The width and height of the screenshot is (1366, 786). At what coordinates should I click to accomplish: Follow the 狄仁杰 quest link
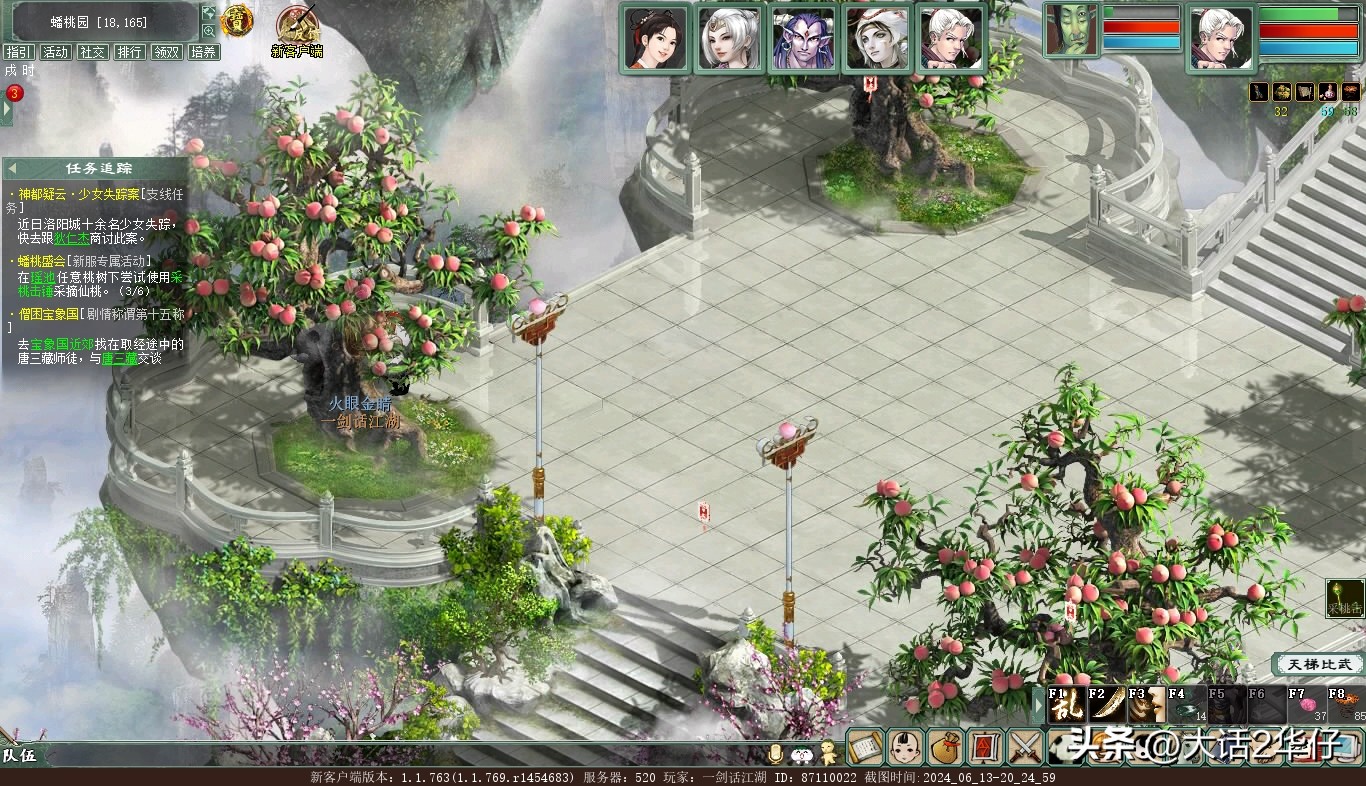[x=72, y=239]
